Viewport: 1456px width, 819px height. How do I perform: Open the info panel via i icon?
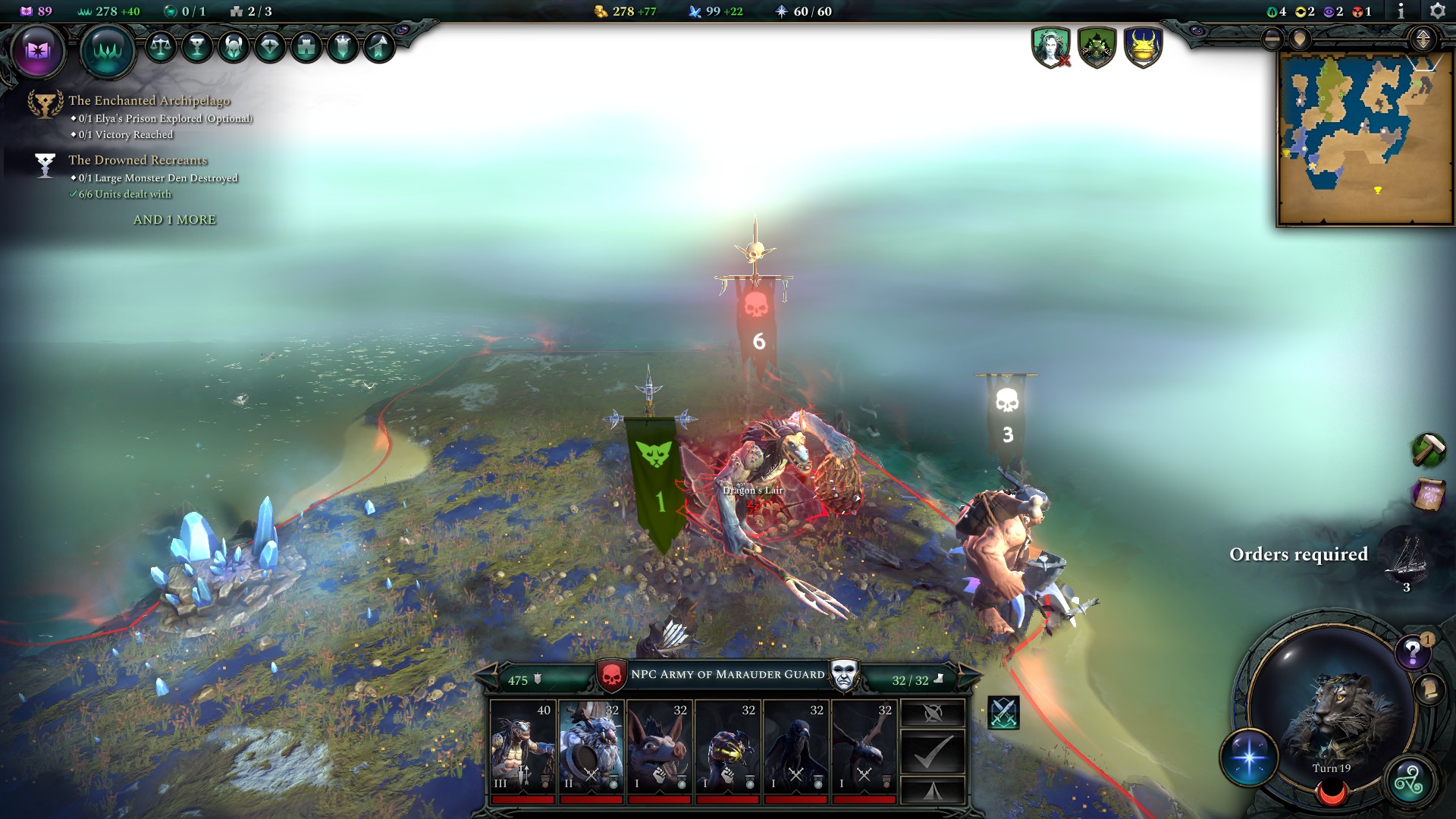tap(1401, 11)
